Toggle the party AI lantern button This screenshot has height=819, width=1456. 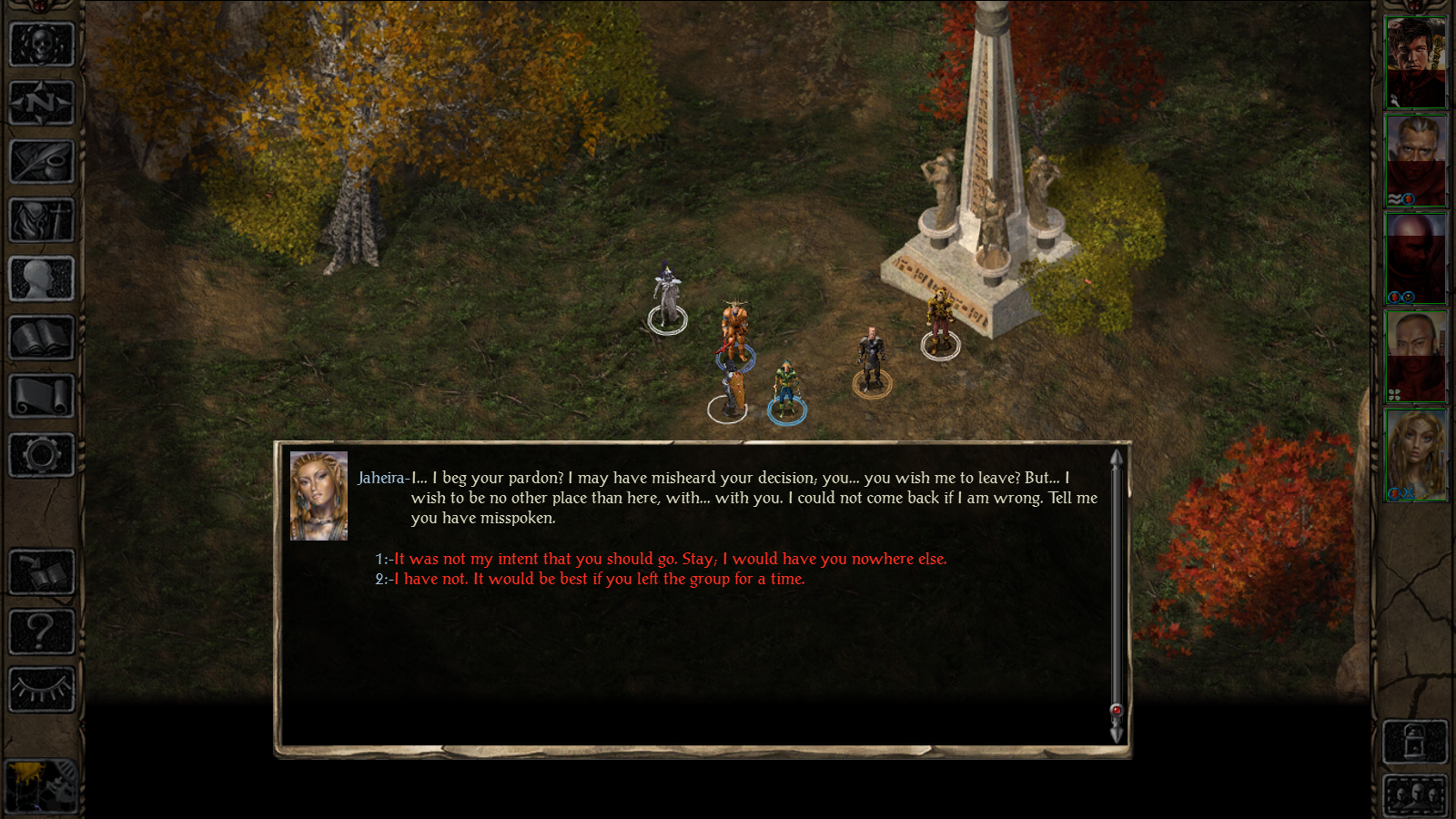1414,742
